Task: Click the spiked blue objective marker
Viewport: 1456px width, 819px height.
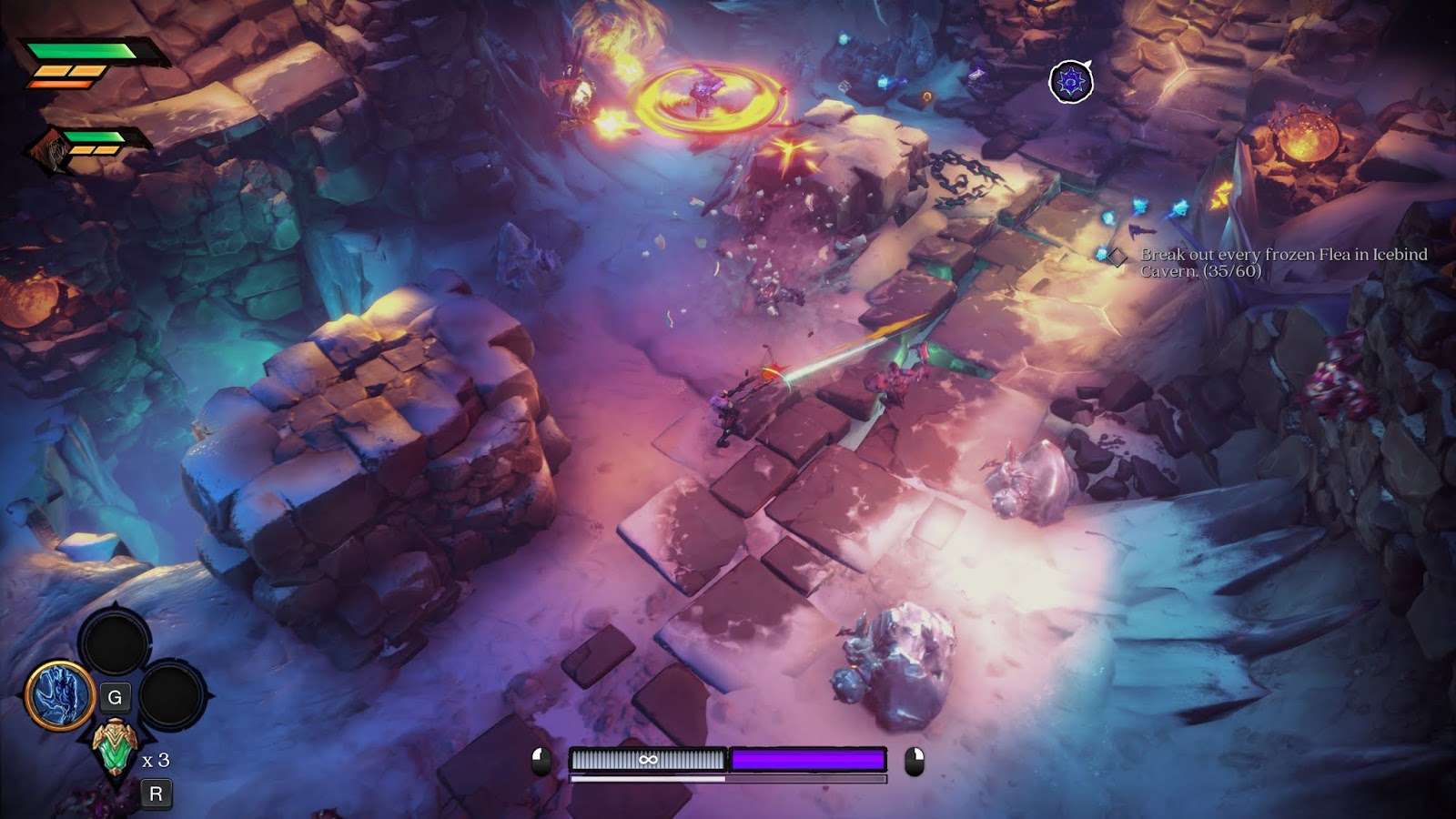Action: point(1071,82)
